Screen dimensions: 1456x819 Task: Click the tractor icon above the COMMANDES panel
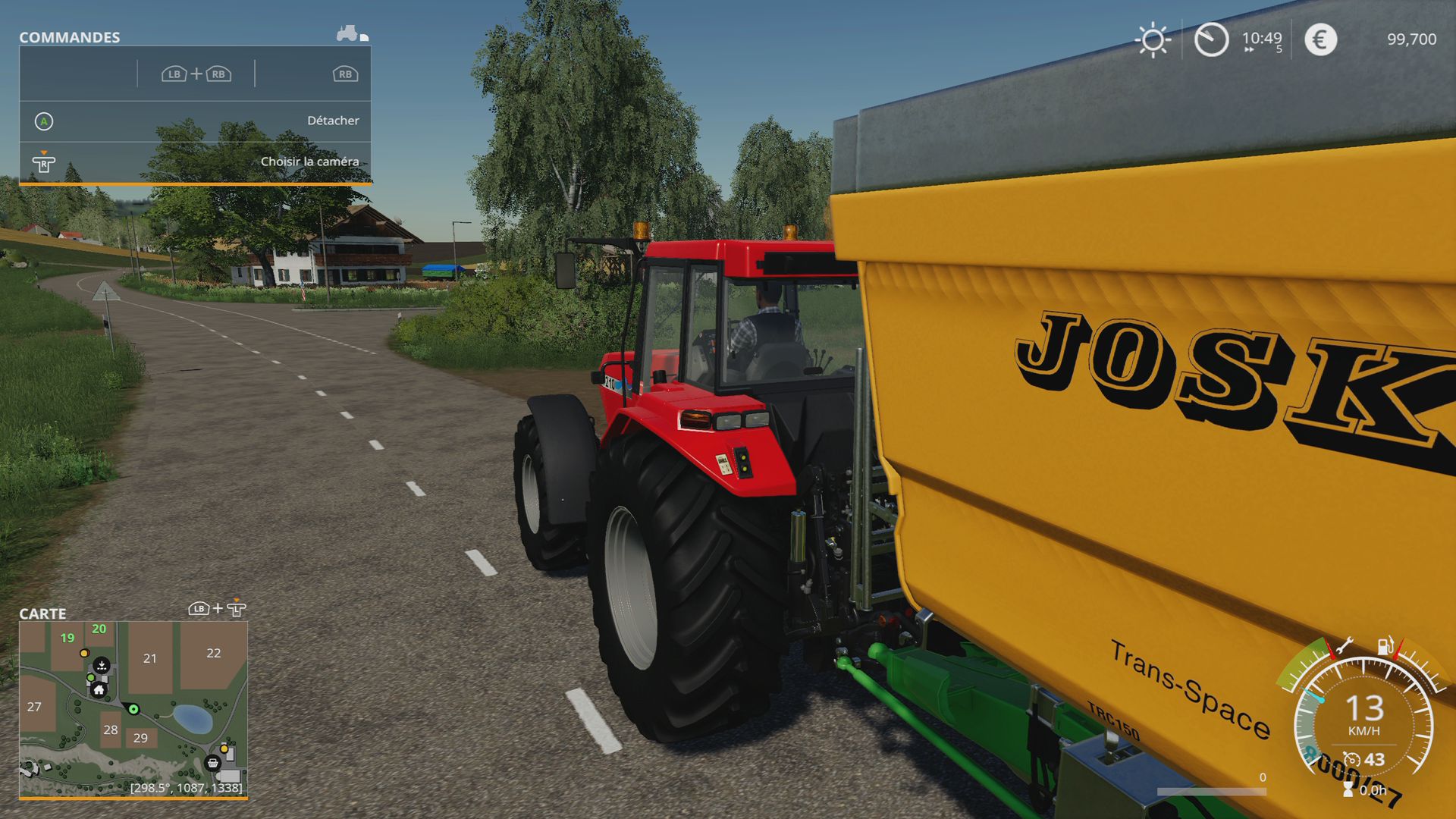pos(347,32)
